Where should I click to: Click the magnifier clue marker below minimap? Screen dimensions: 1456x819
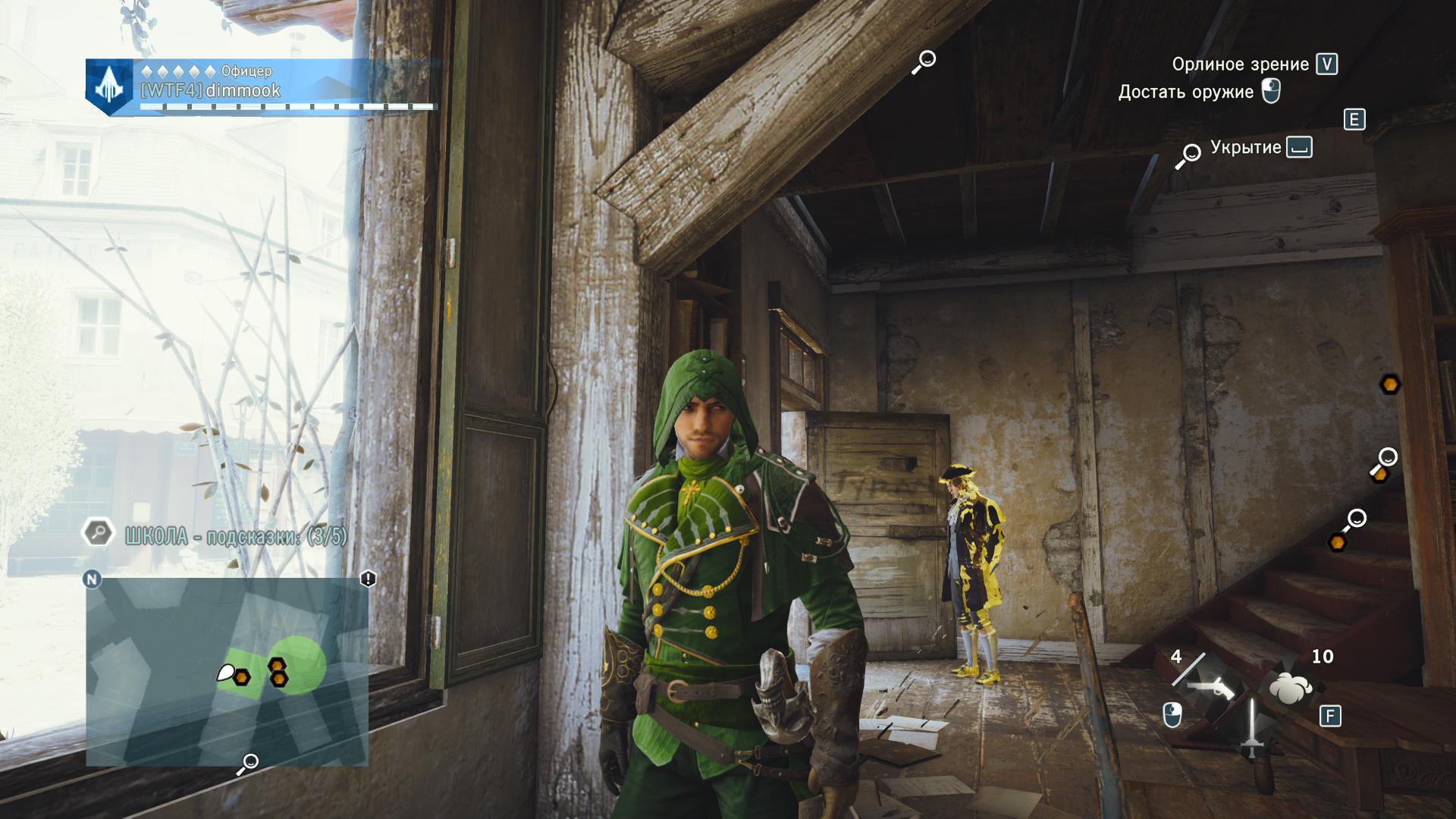248,763
